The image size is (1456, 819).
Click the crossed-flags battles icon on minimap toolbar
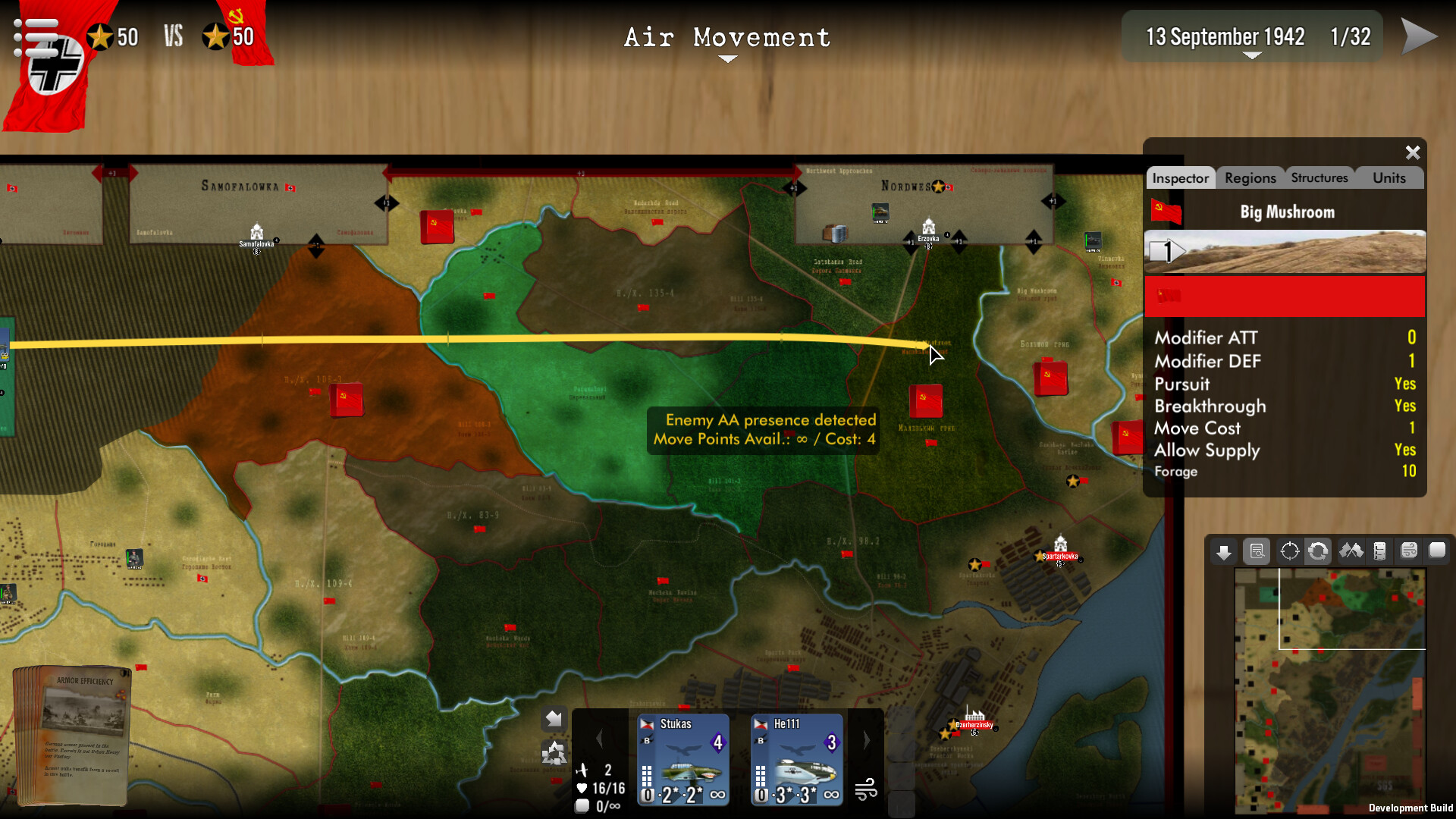(x=1352, y=551)
